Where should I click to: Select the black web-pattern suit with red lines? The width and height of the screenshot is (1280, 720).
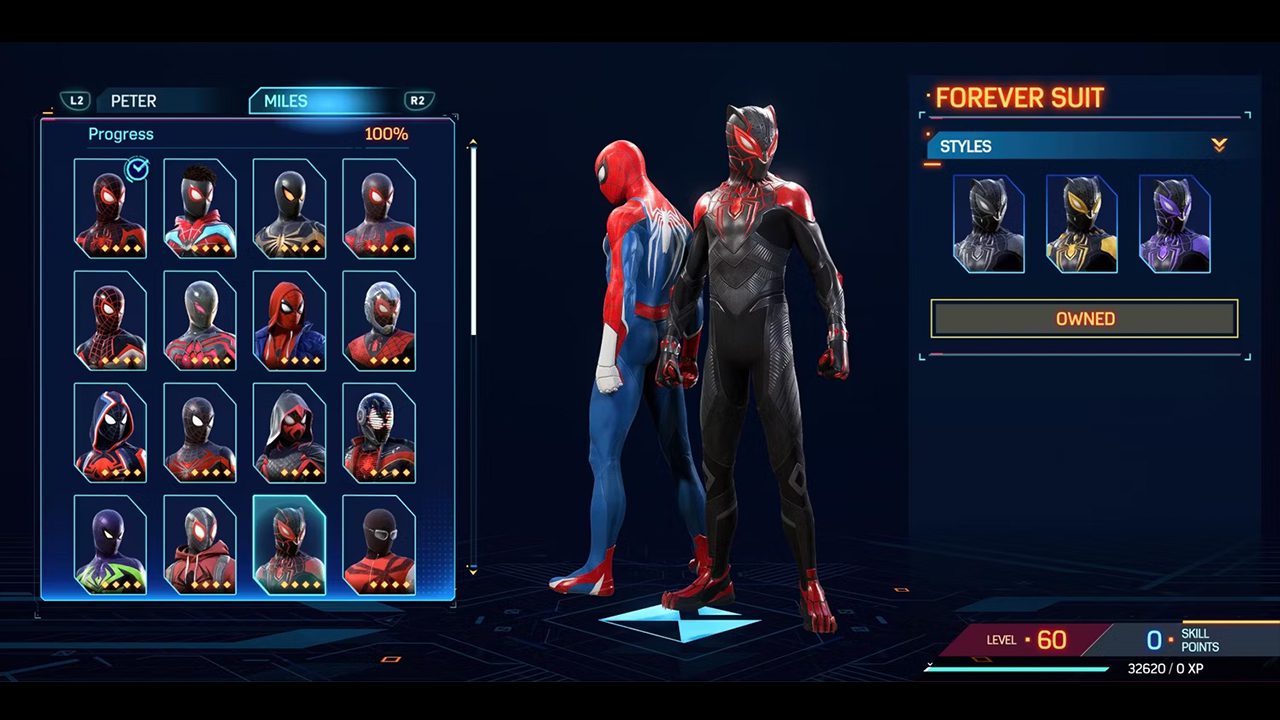[x=110, y=320]
